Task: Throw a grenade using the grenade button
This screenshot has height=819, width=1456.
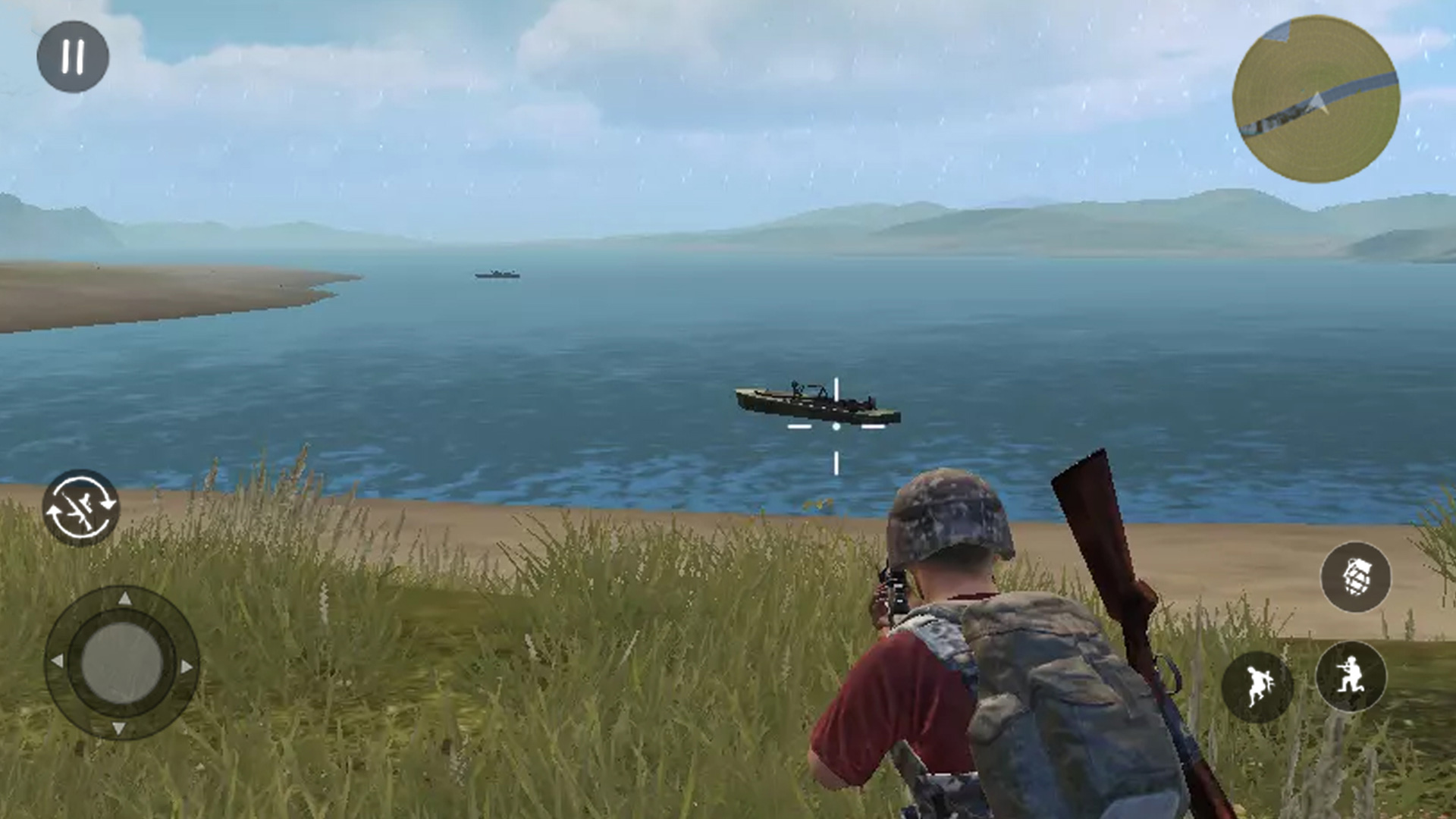Action: tap(1355, 577)
